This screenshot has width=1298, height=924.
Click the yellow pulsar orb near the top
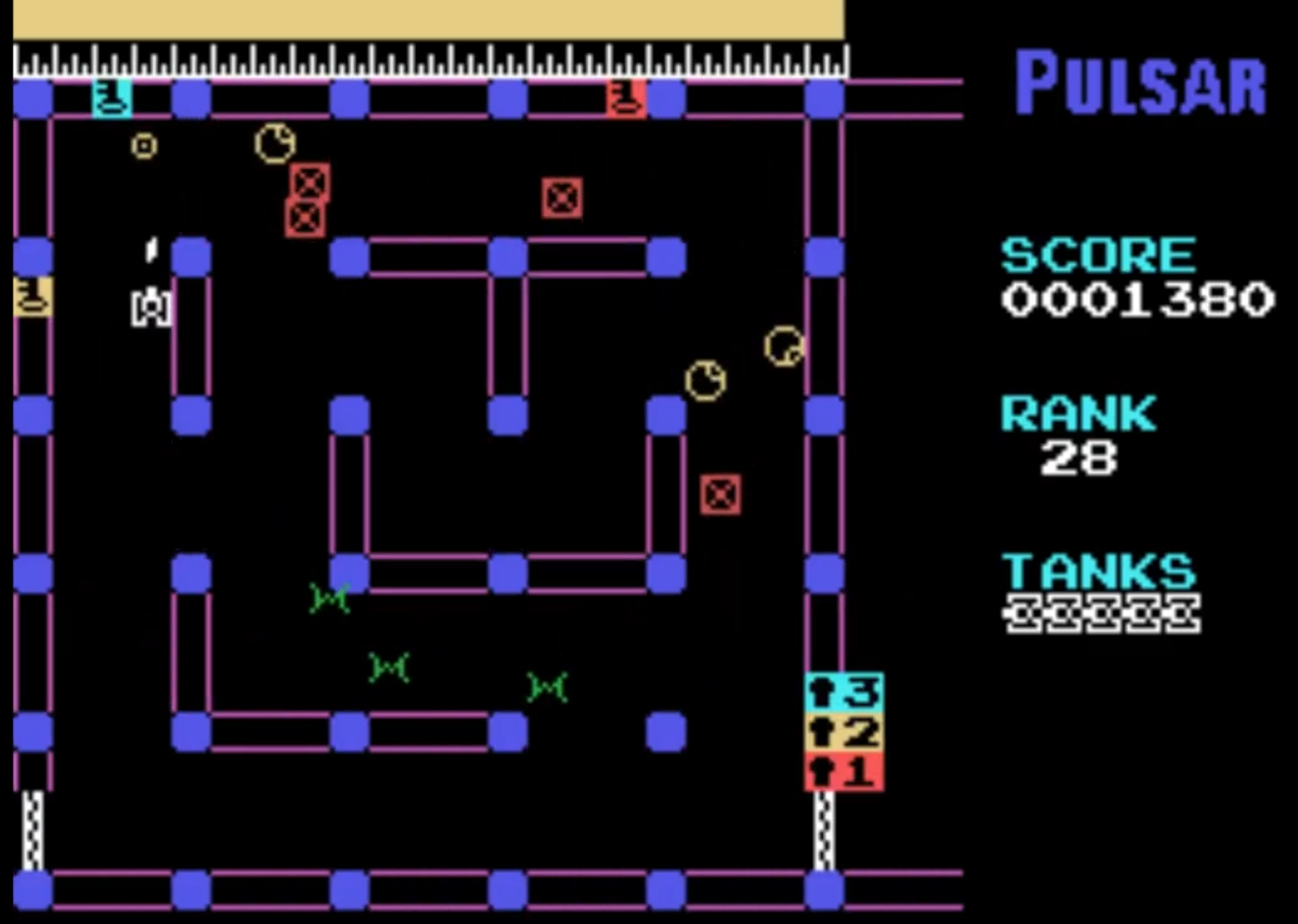(x=274, y=143)
